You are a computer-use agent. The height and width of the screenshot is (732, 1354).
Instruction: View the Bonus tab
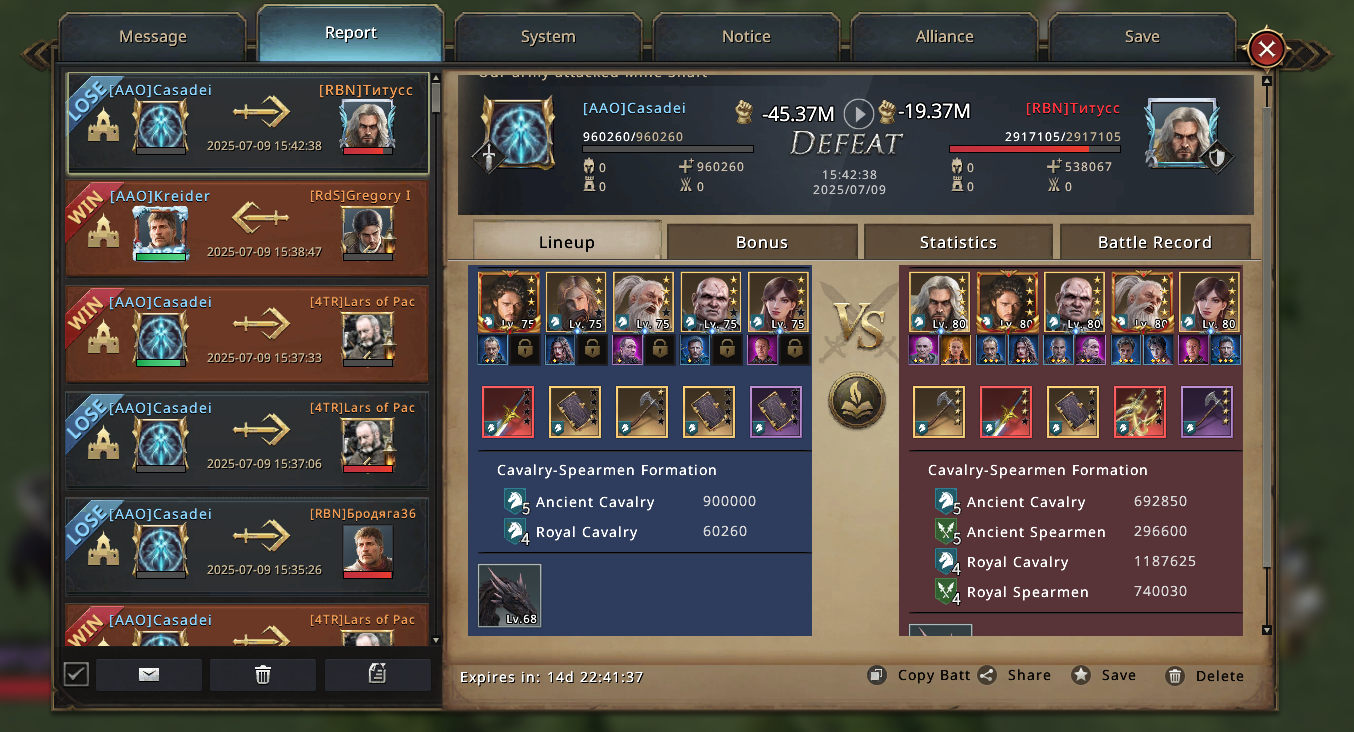coord(762,242)
